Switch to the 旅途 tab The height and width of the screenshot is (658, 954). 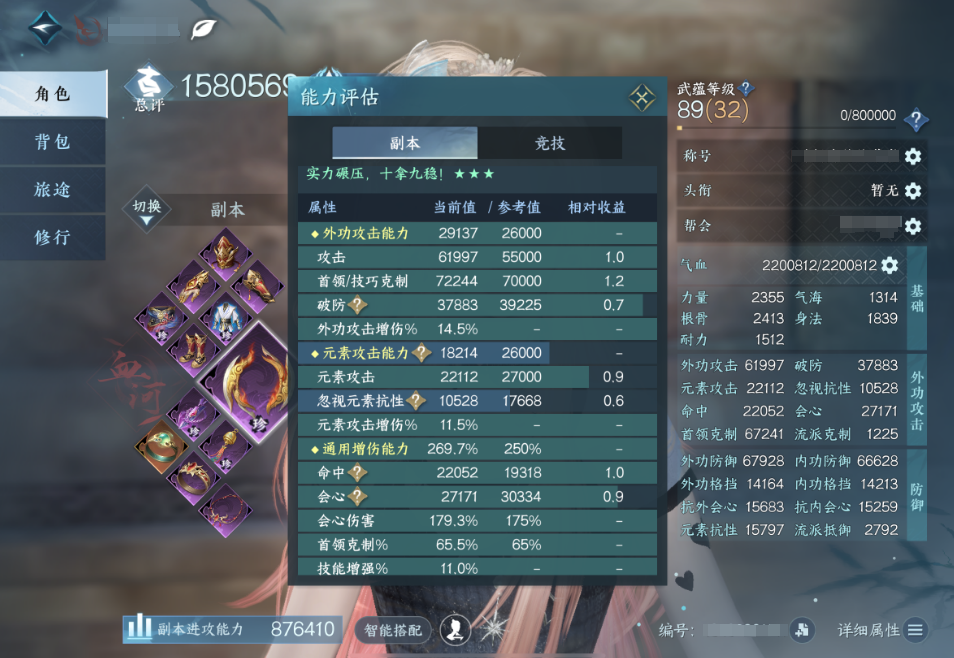52,190
